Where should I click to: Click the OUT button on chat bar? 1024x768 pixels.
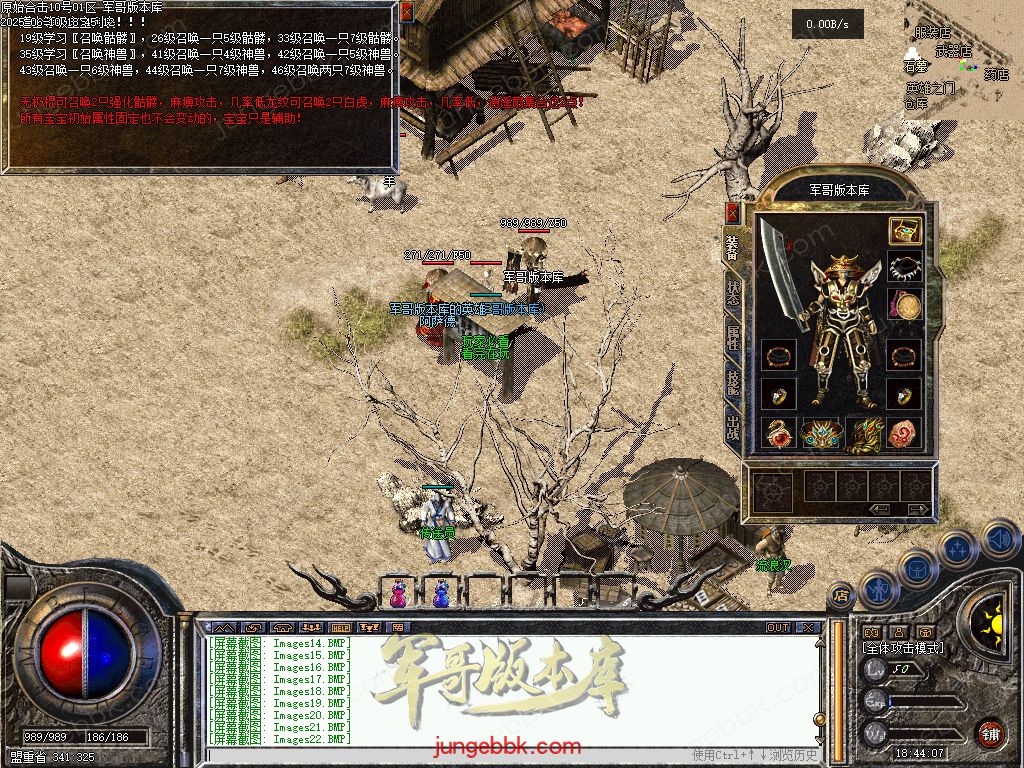click(x=778, y=628)
